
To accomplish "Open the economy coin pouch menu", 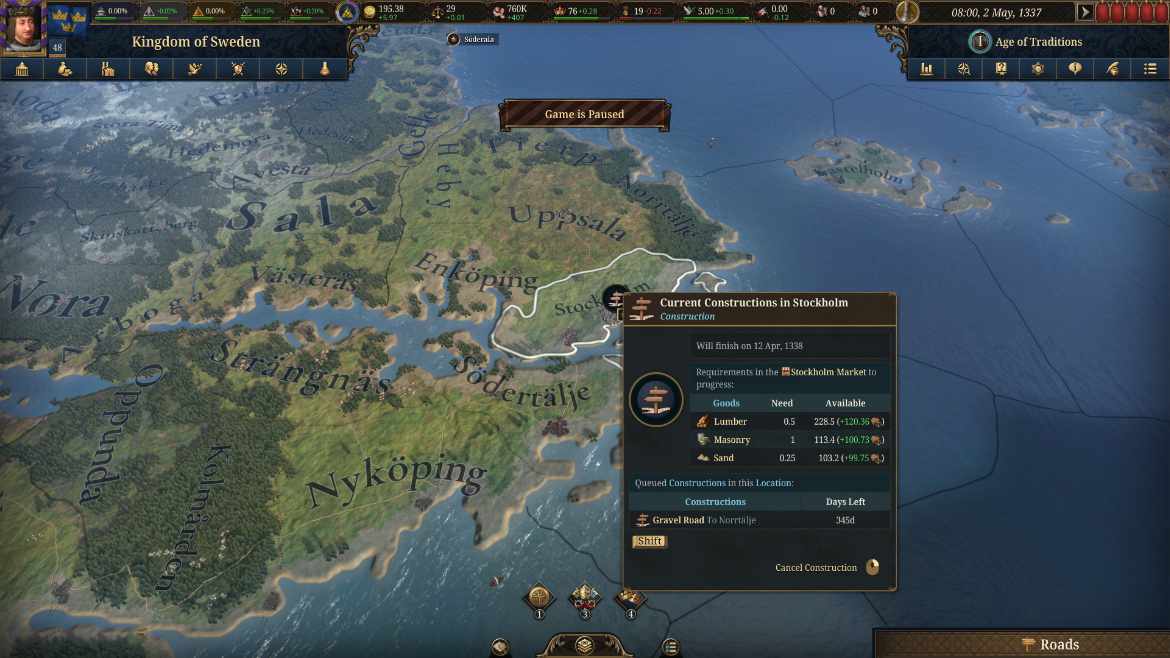I will pyautogui.click(x=65, y=69).
